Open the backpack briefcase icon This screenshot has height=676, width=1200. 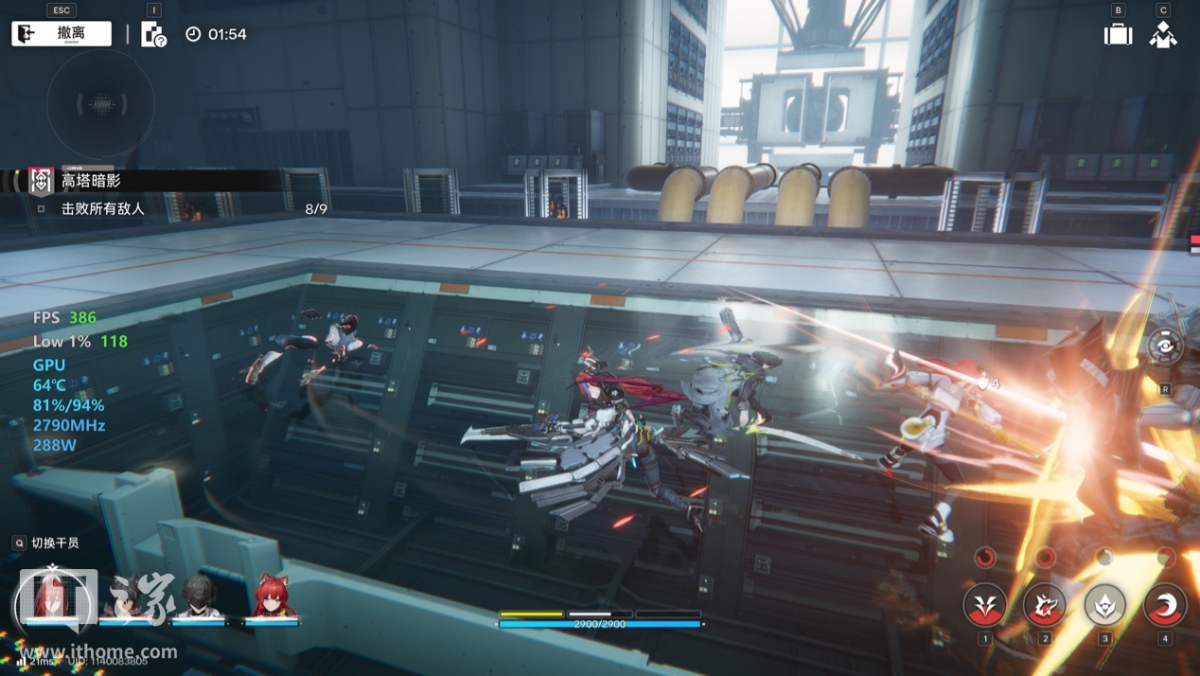tap(1117, 34)
